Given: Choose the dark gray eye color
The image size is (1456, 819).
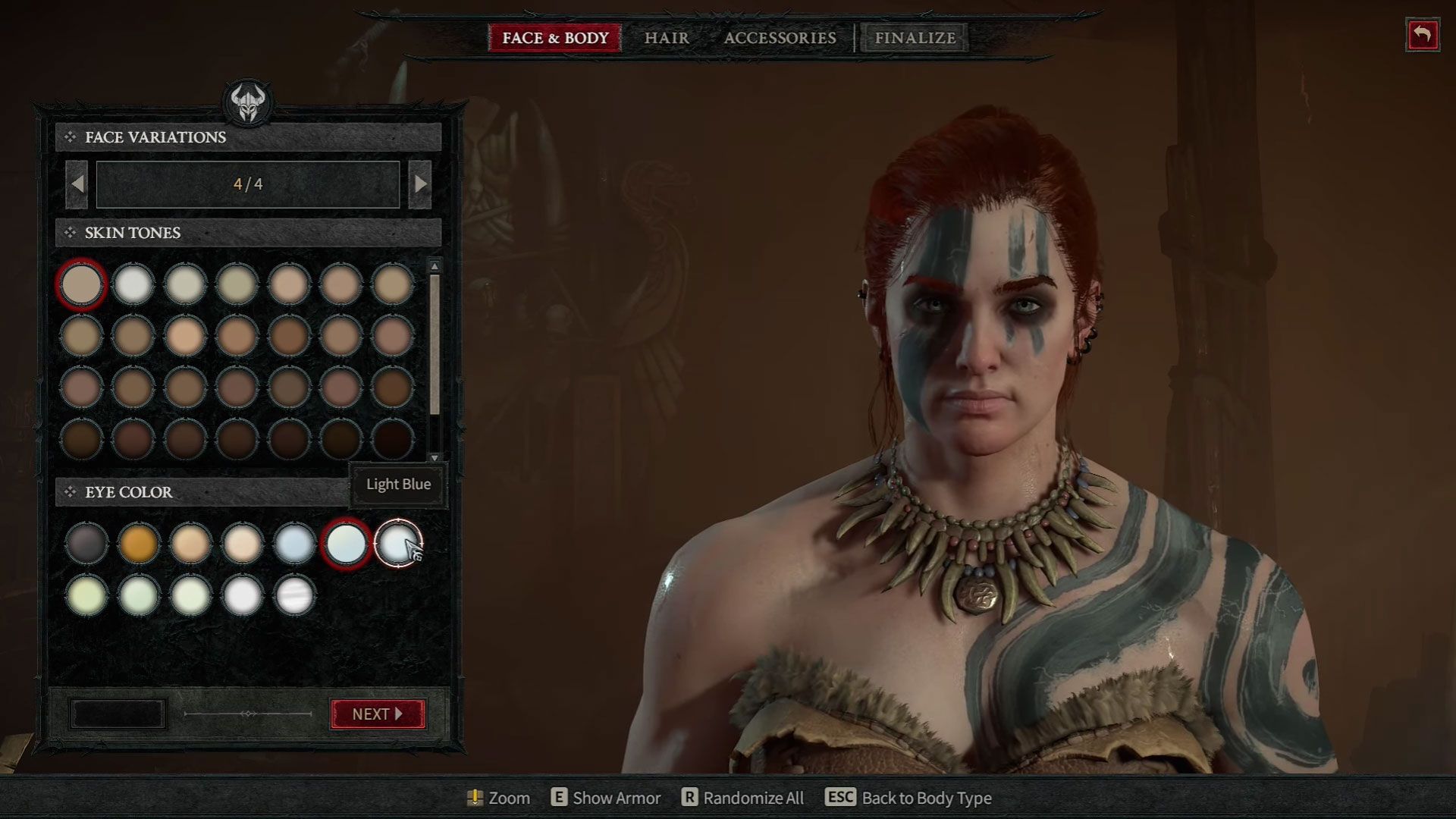Looking at the screenshot, I should (86, 543).
